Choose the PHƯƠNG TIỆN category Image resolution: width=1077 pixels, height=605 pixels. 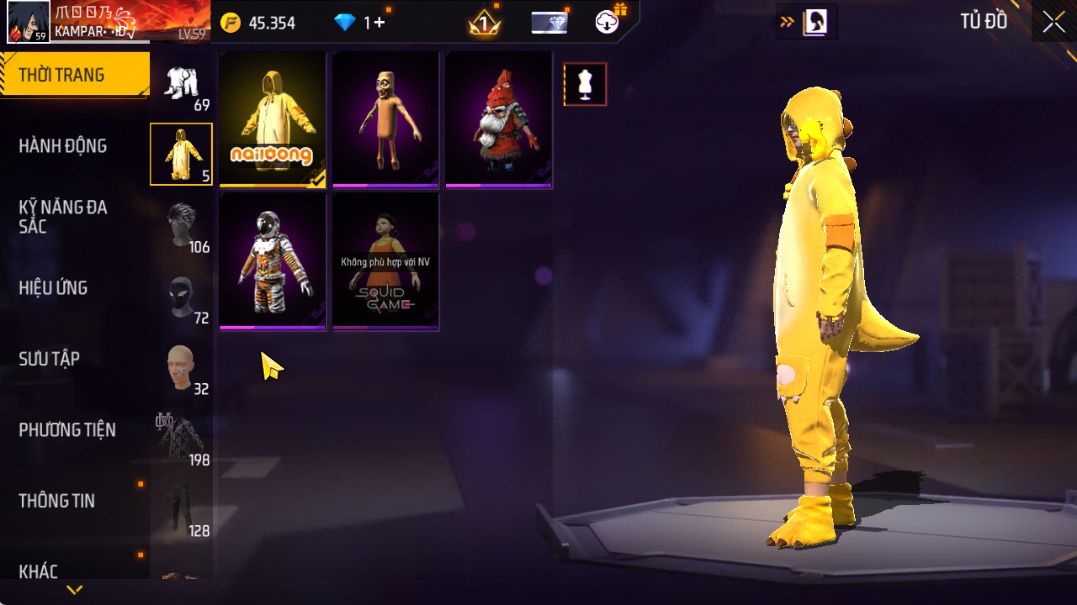point(67,430)
